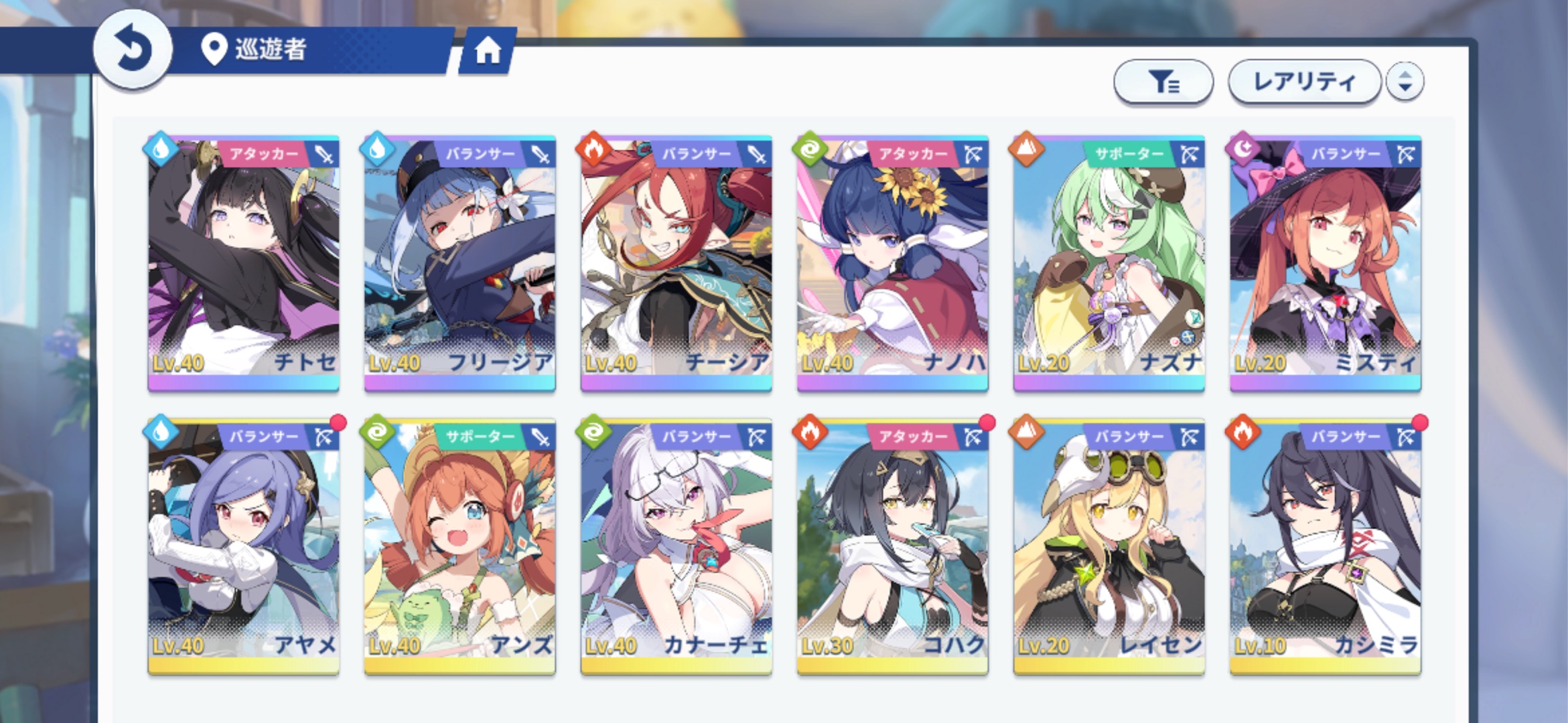Screen dimensions: 1568x723
Task: Go back with the return arrow button
Action: [133, 50]
